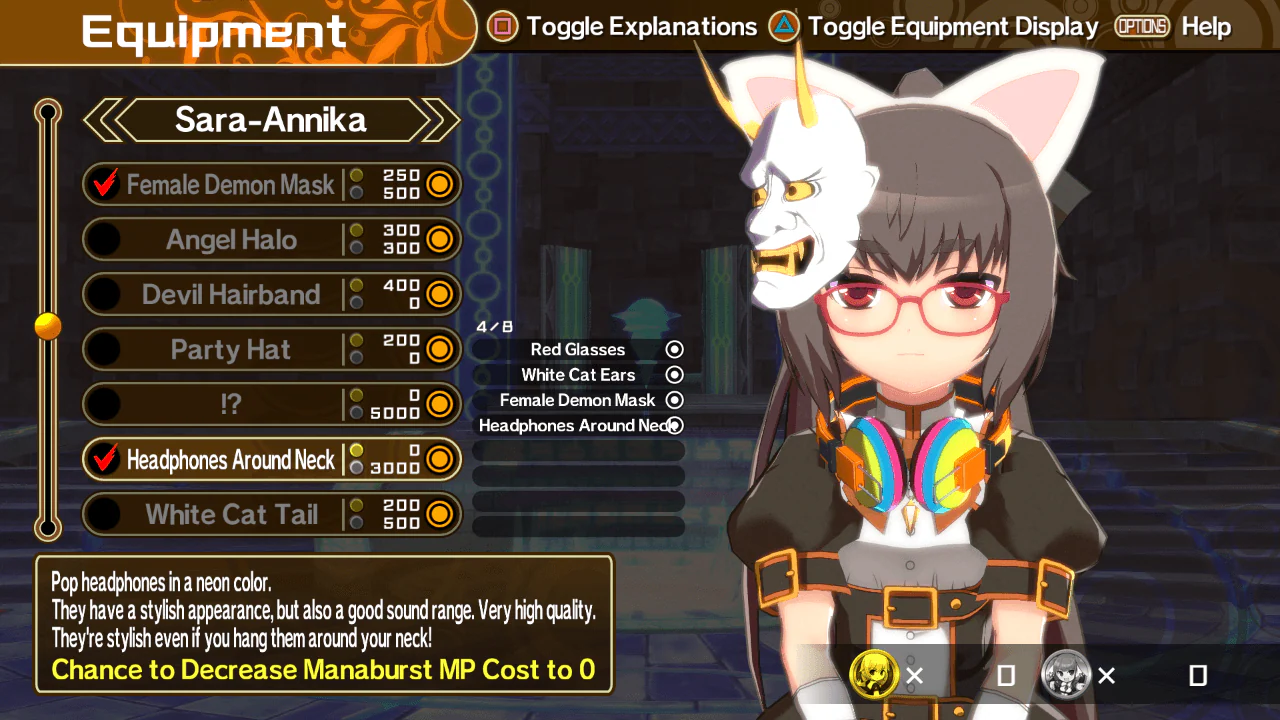The height and width of the screenshot is (720, 1280).
Task: Select the Party Hat equipment entry
Action: coord(232,349)
